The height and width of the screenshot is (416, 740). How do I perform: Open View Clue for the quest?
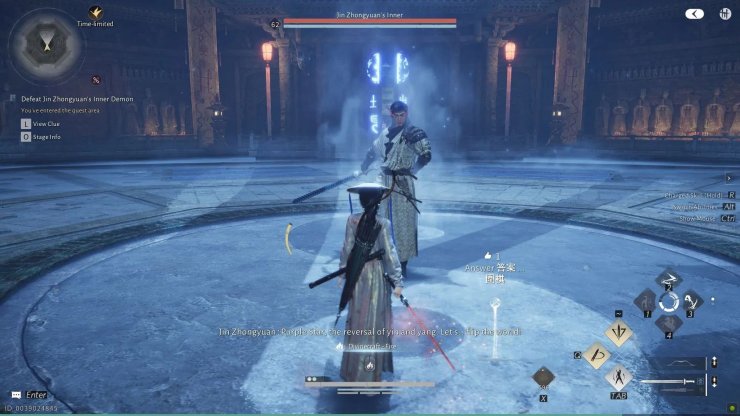pyautogui.click(x=46, y=123)
